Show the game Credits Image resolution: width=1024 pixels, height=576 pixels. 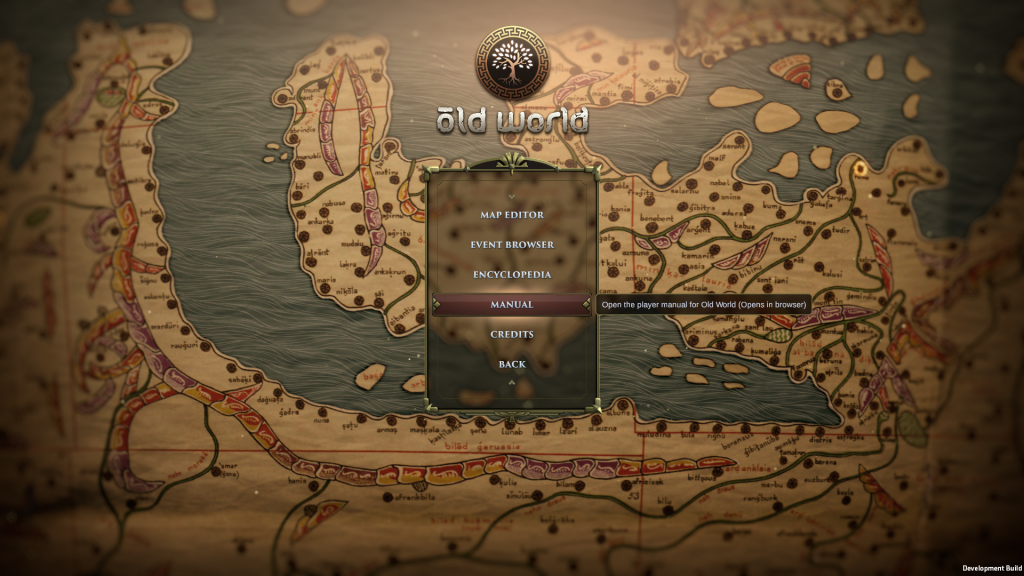512,335
